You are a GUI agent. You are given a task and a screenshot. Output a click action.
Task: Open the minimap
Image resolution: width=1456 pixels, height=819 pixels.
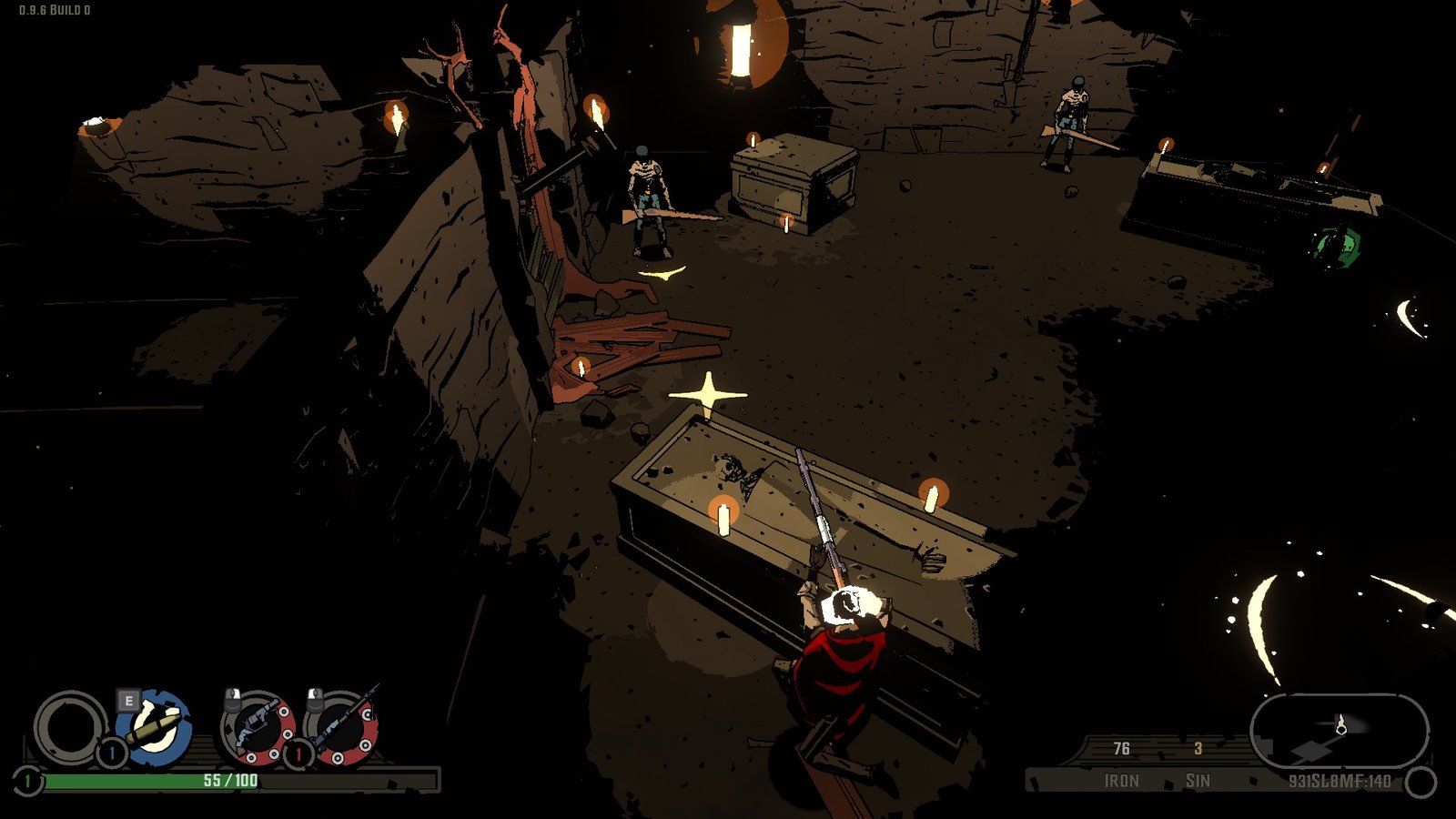coord(1338,730)
